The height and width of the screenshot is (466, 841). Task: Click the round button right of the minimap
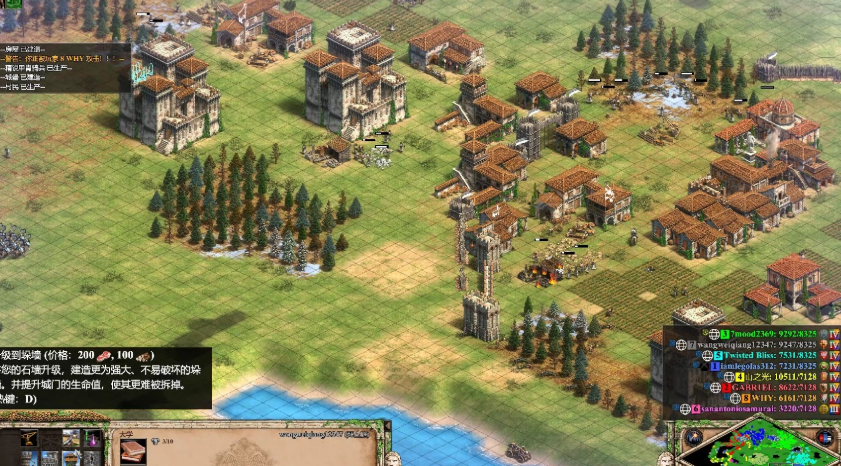[824, 438]
